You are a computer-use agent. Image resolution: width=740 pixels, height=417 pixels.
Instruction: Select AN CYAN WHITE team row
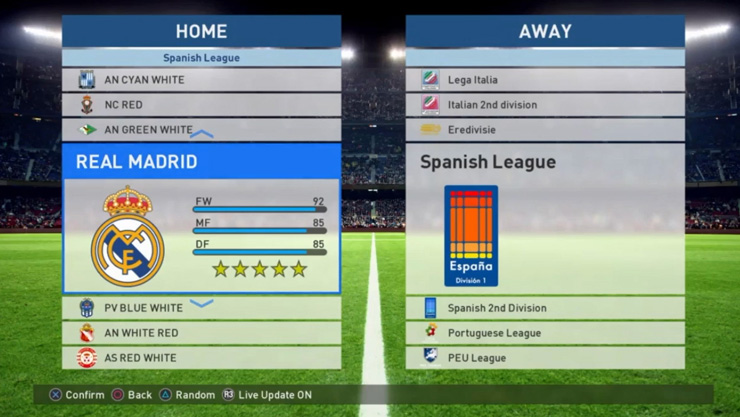201,80
